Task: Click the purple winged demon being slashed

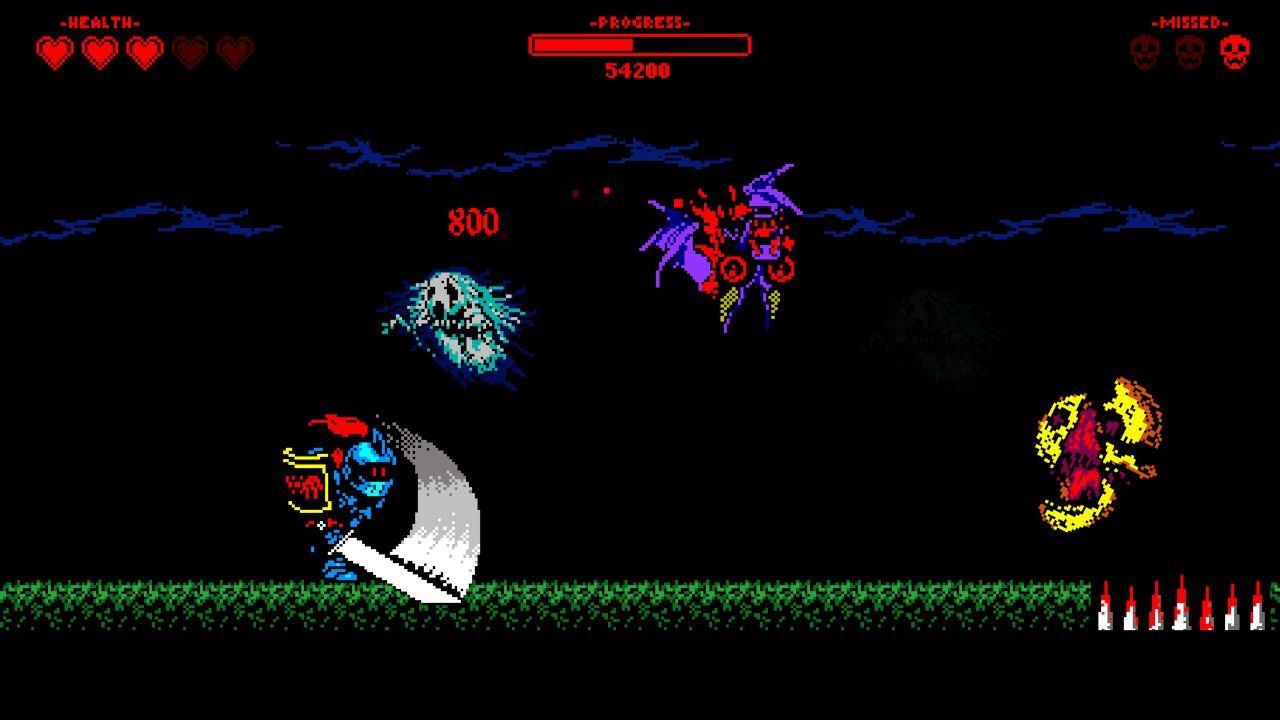Action: click(x=730, y=250)
